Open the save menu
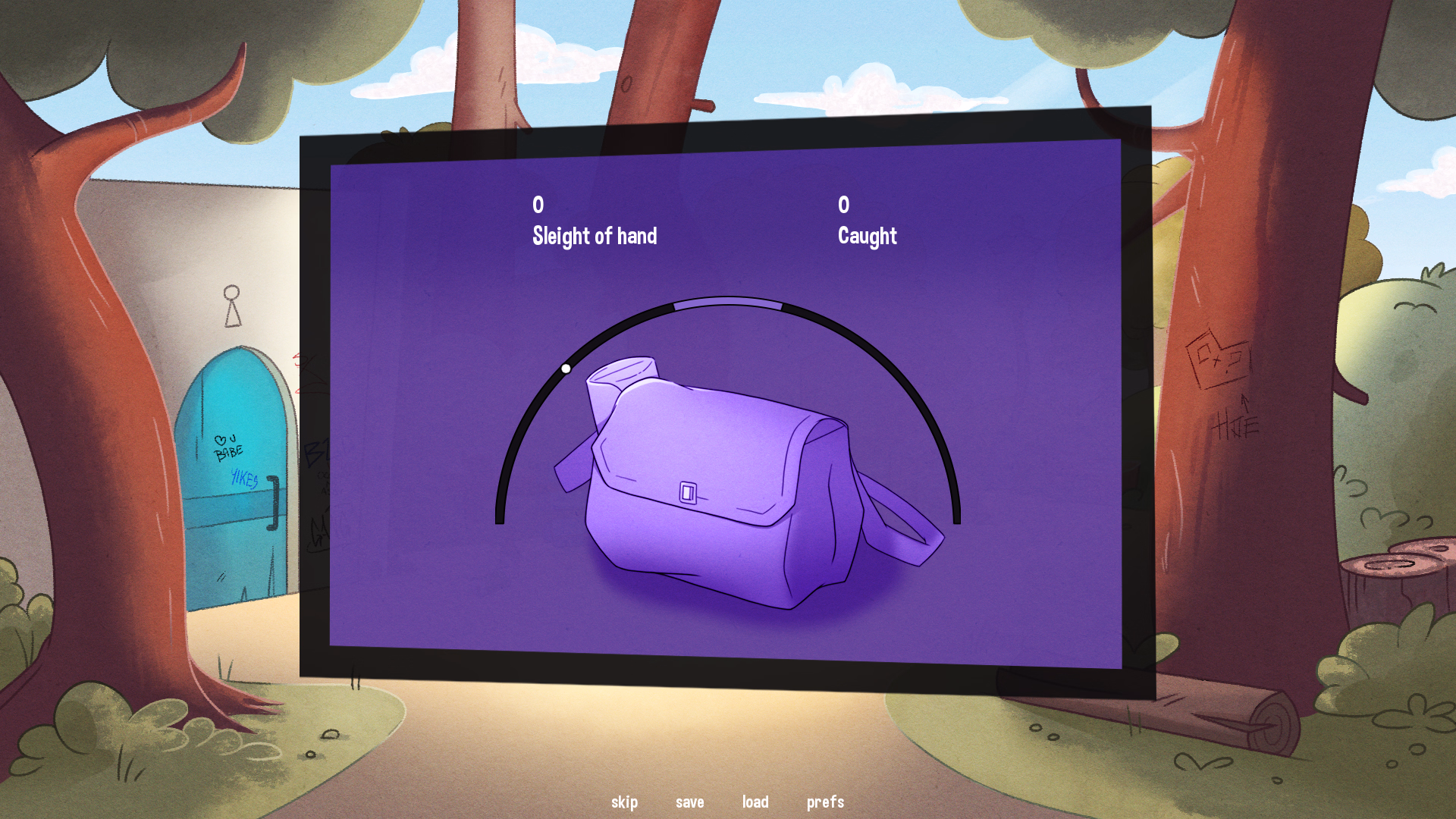This screenshot has height=819, width=1456. (689, 802)
